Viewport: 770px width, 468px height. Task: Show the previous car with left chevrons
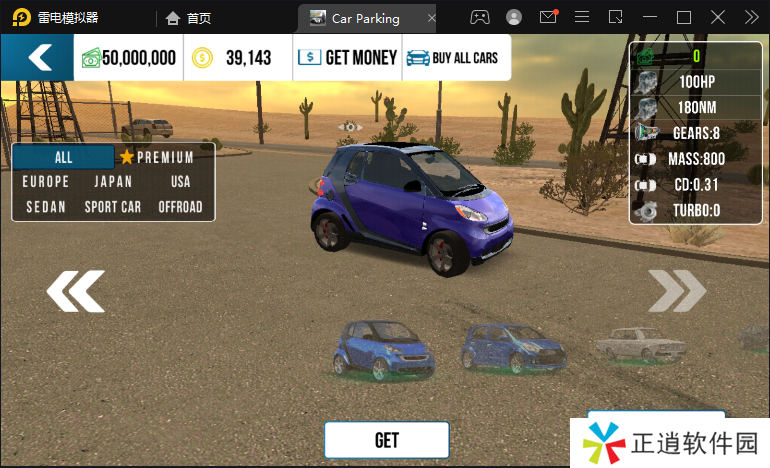click(75, 291)
